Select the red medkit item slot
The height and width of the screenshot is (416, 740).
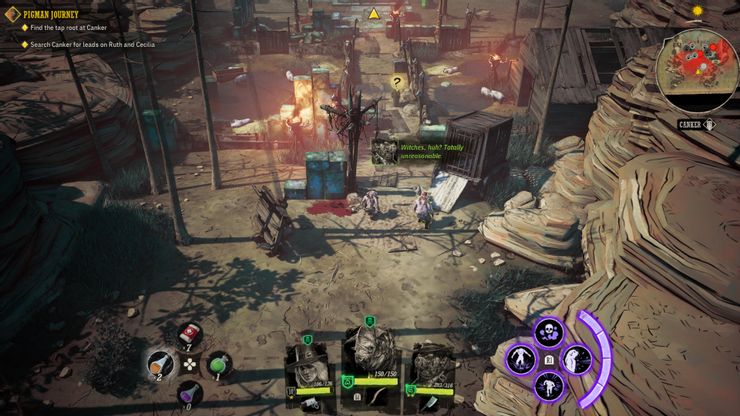pos(189,334)
